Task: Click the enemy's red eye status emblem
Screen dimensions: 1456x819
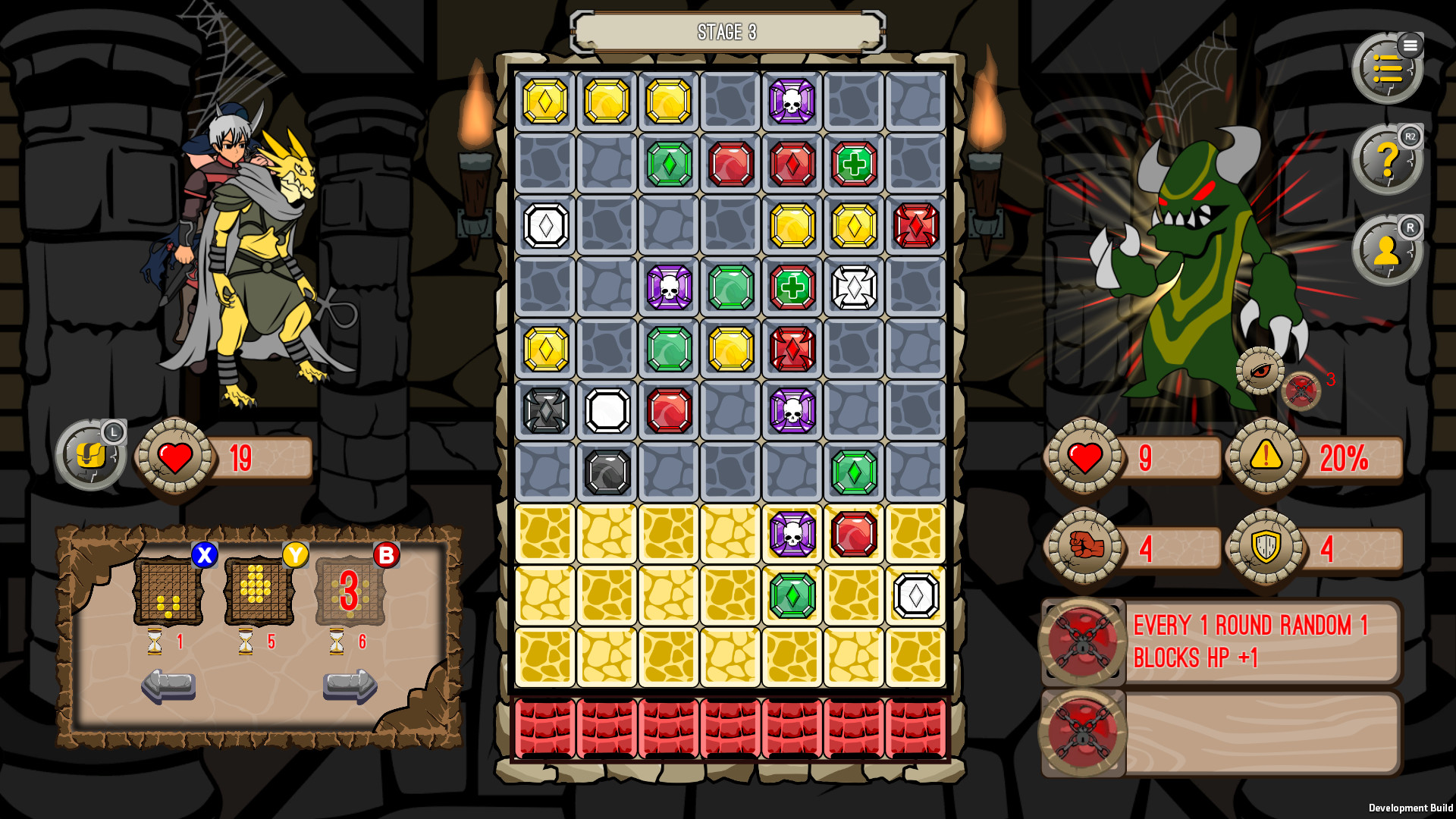Action: [1260, 372]
